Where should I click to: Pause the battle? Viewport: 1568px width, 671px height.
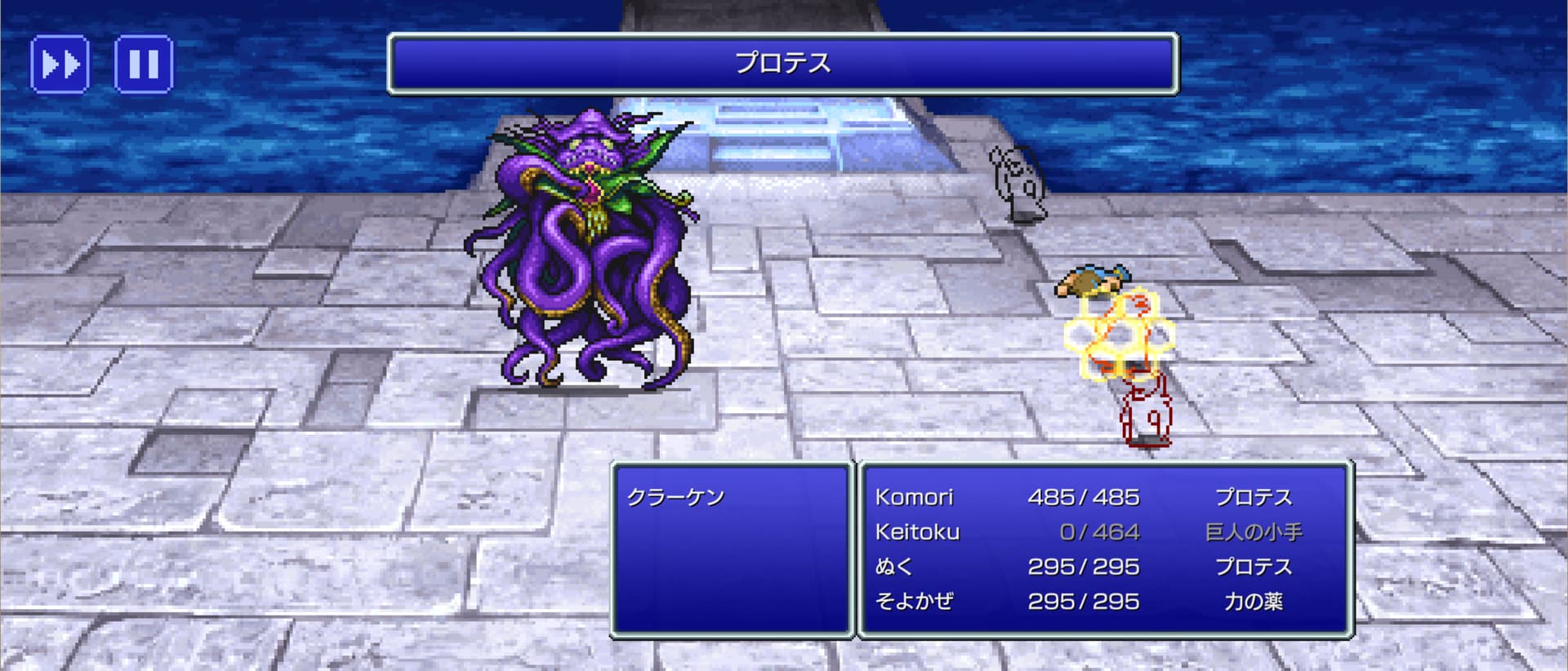point(144,64)
